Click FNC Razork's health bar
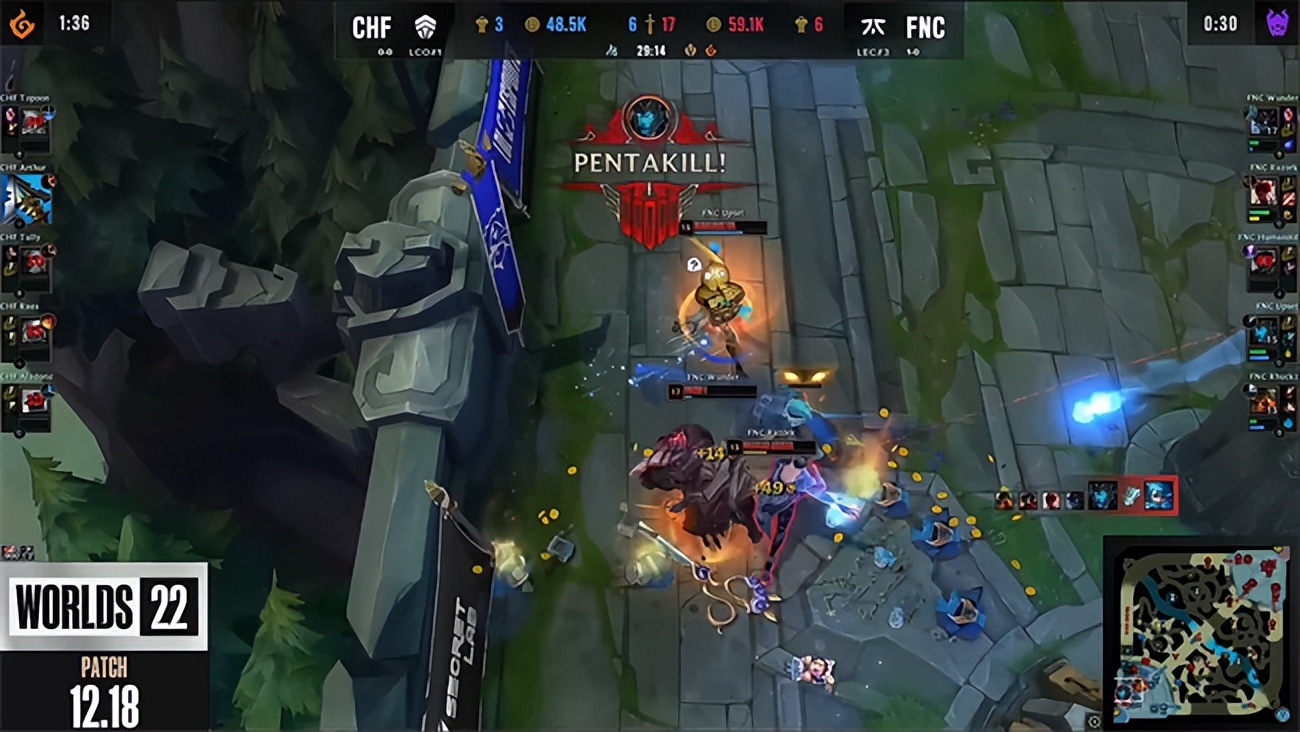The height and width of the screenshot is (732, 1300). click(x=775, y=447)
